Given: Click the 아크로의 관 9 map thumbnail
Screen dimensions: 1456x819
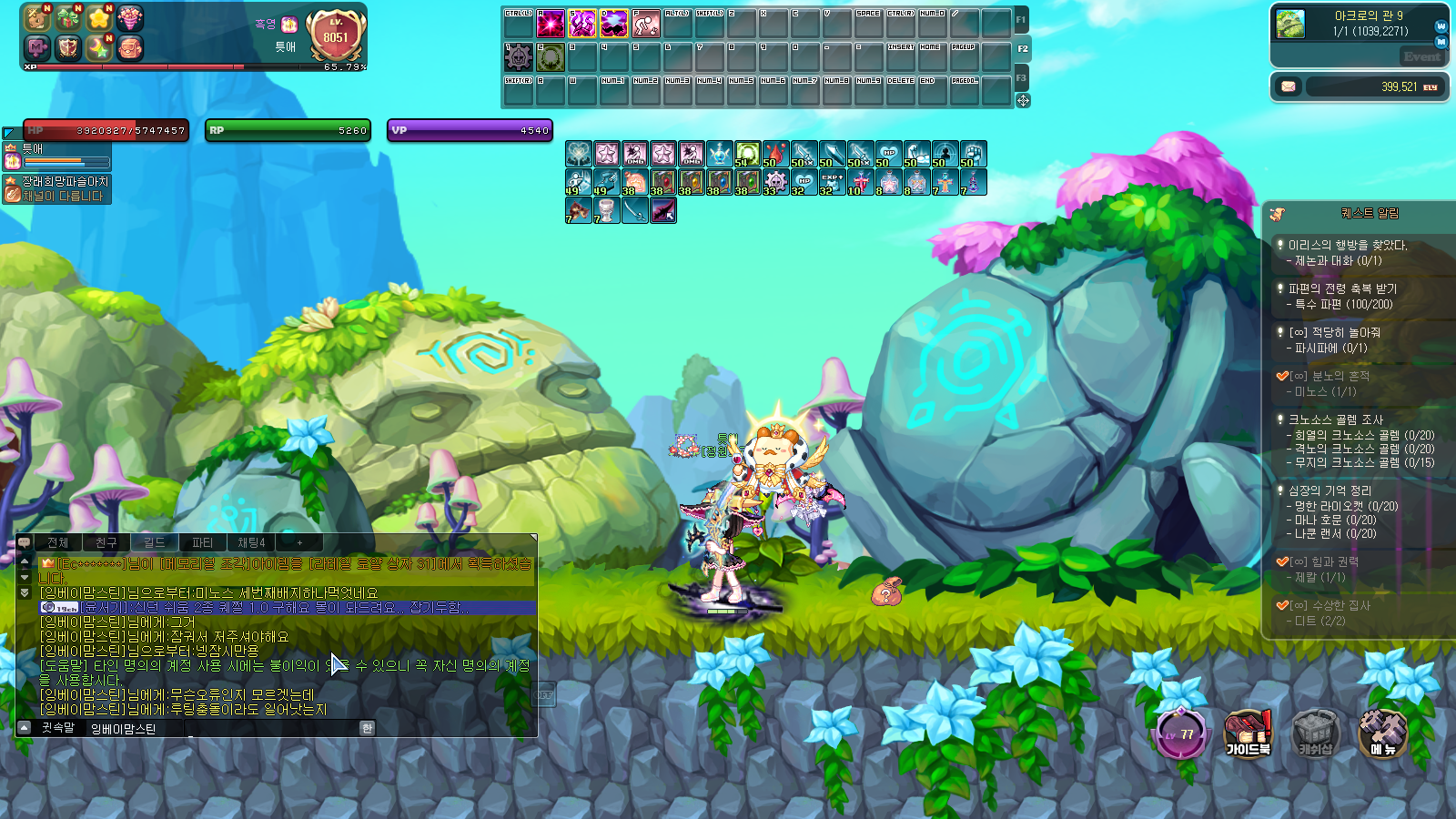Looking at the screenshot, I should 1290,24.
